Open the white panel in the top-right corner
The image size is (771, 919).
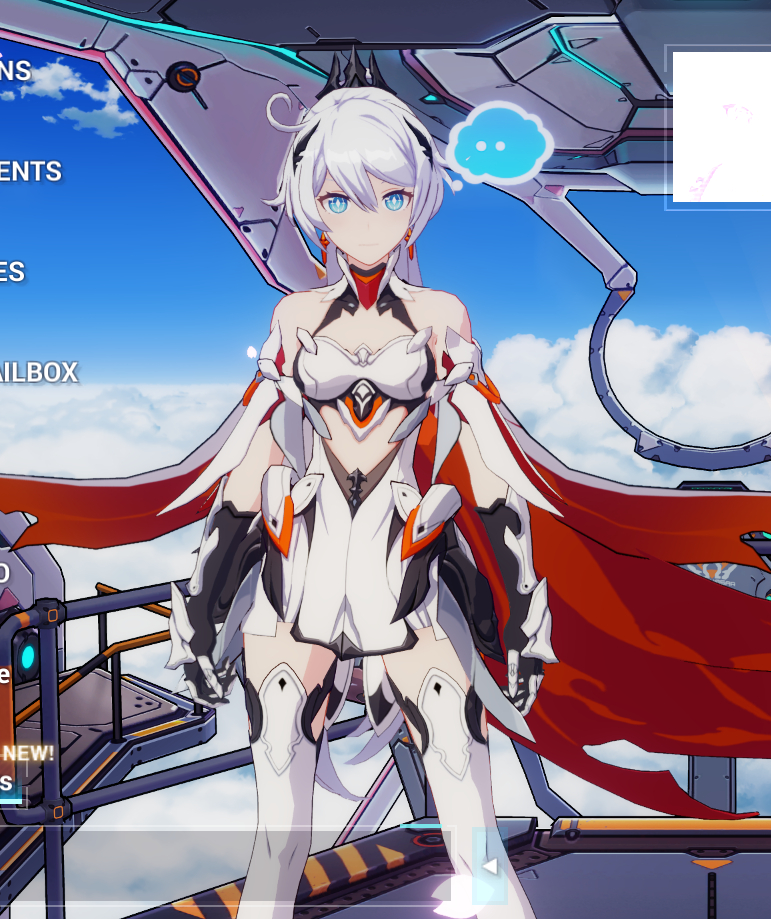721,127
